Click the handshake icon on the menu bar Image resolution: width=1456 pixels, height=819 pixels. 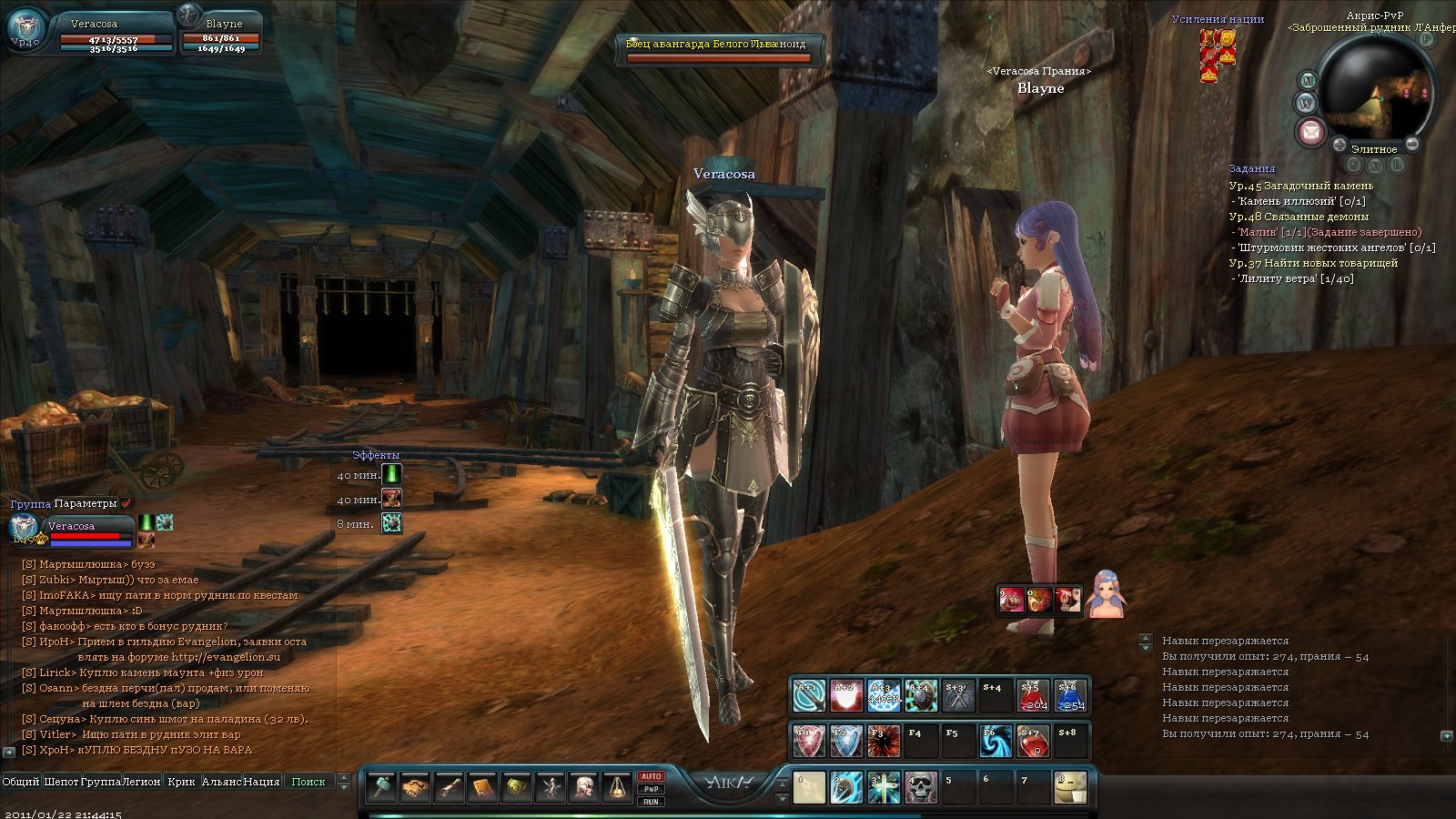[415, 788]
